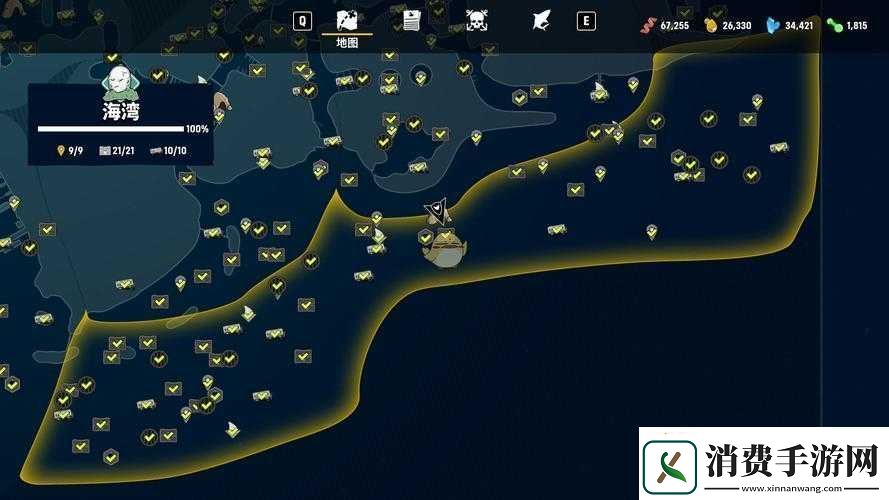
Task: Open the quest log document tab
Action: [x=412, y=20]
